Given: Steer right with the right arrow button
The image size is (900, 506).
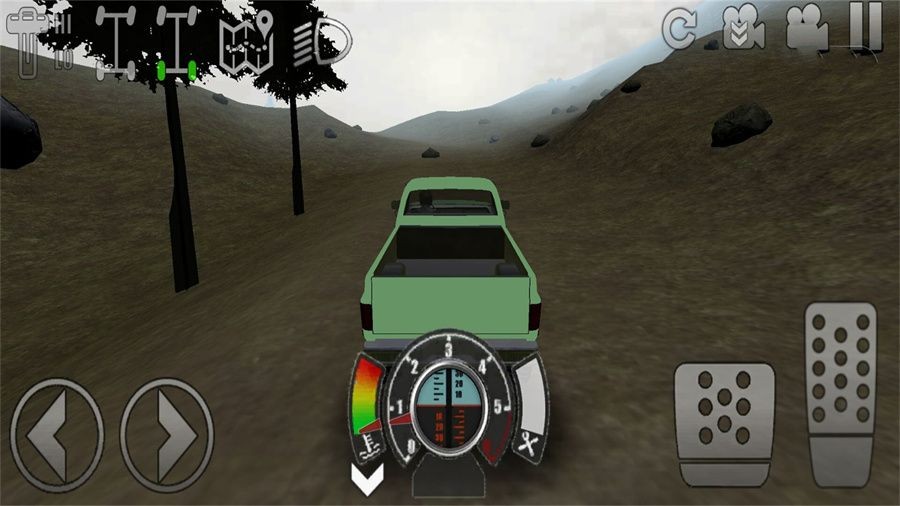Looking at the screenshot, I should coord(167,434).
